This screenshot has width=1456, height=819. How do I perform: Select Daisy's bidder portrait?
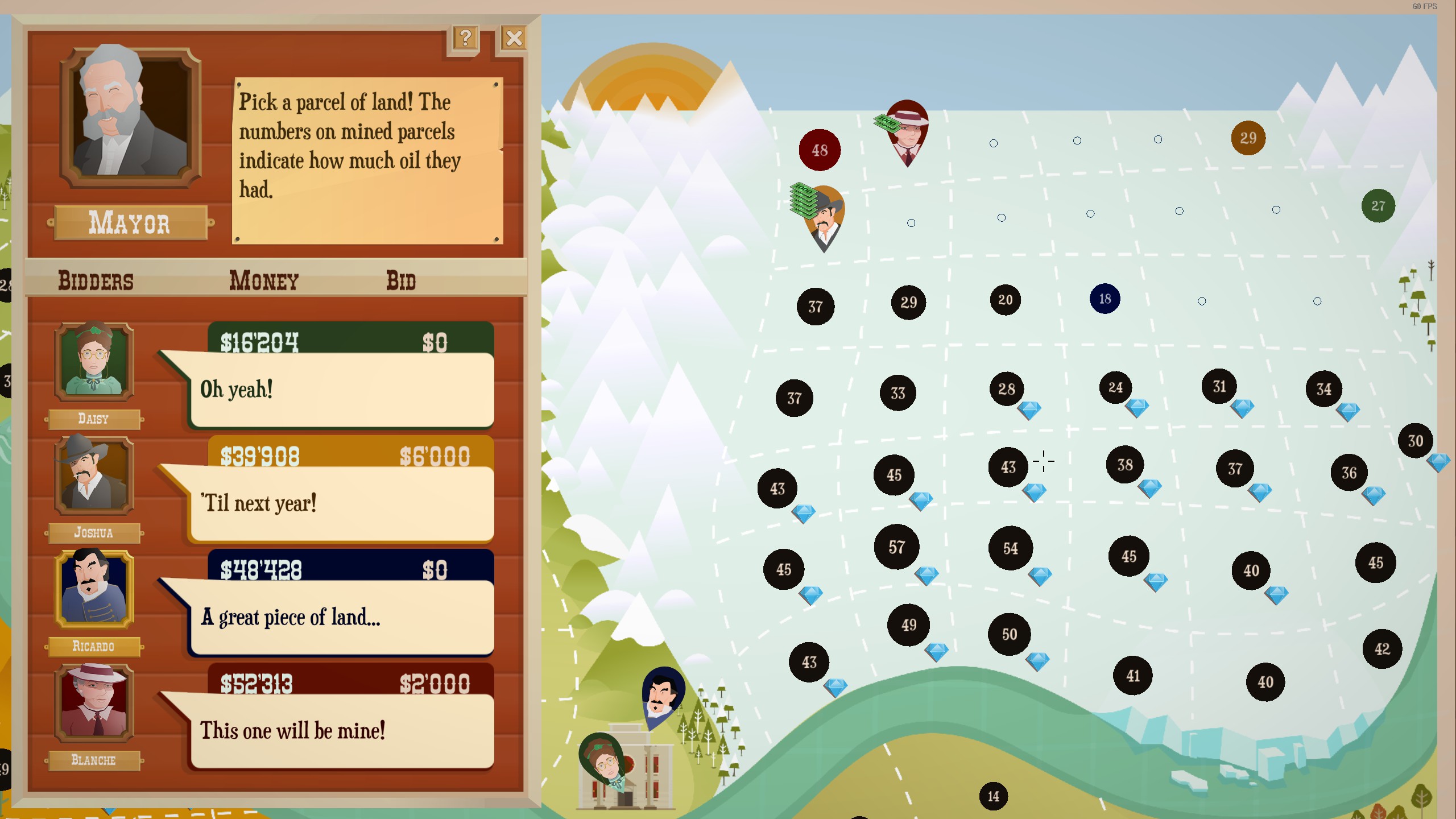94,362
